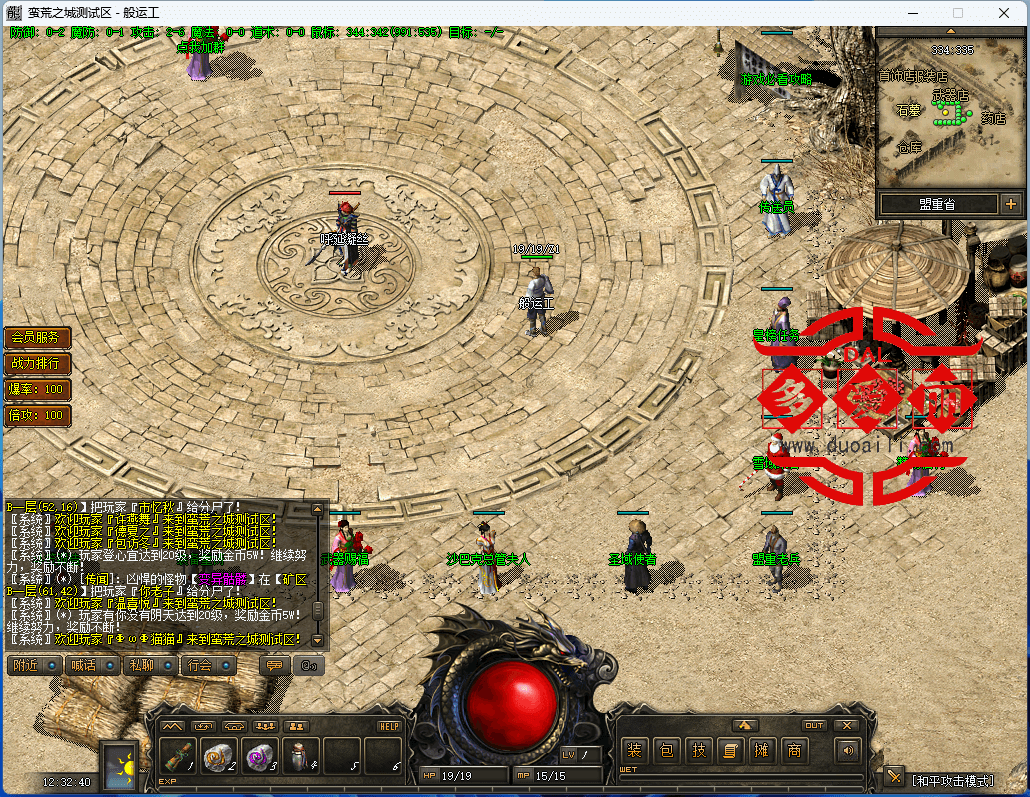This screenshot has width=1030, height=797.
Task: Toggle the sound speaker button
Action: 848,750
